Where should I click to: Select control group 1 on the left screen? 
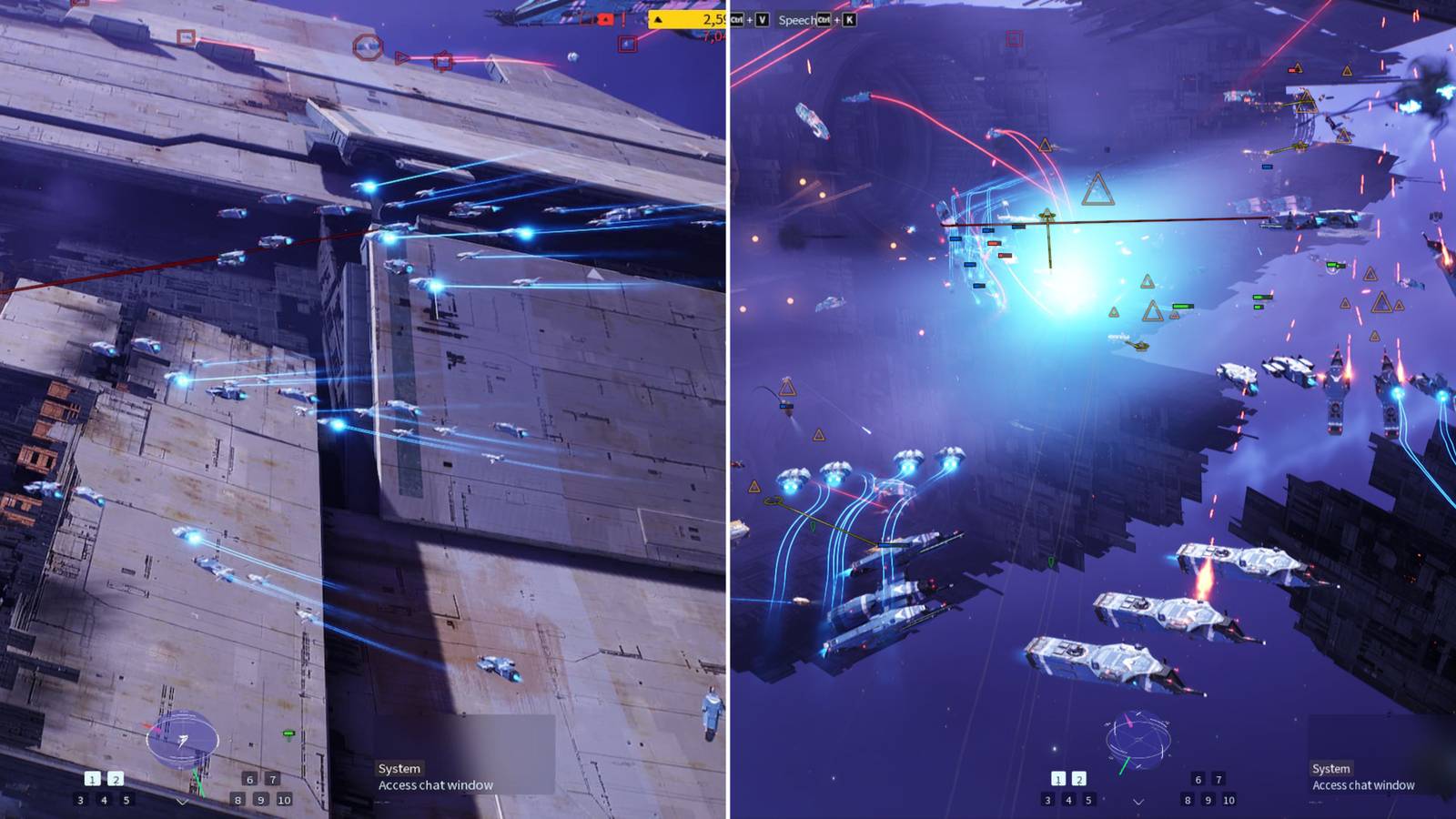point(92,780)
